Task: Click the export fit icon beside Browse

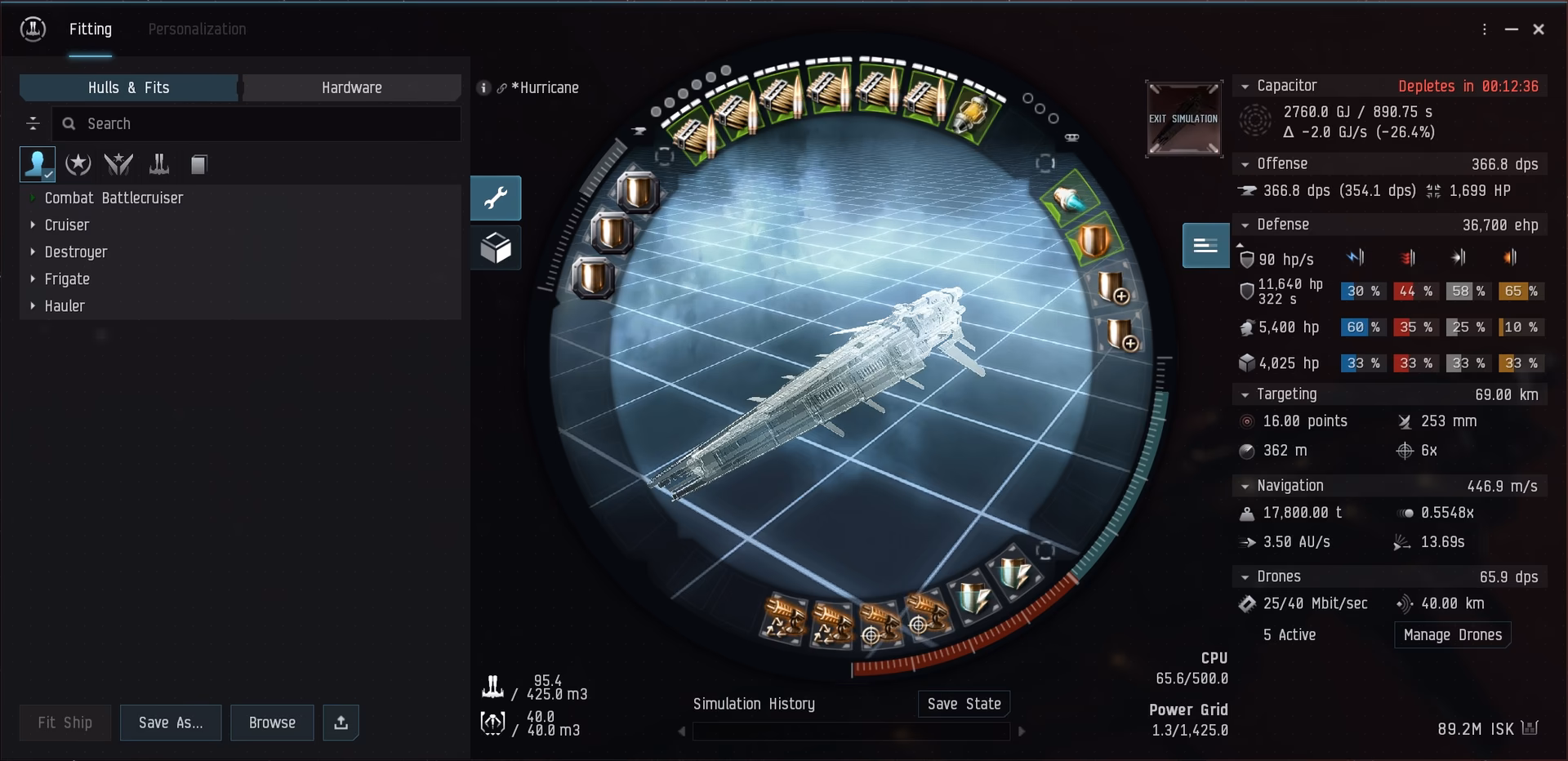Action: click(x=341, y=723)
